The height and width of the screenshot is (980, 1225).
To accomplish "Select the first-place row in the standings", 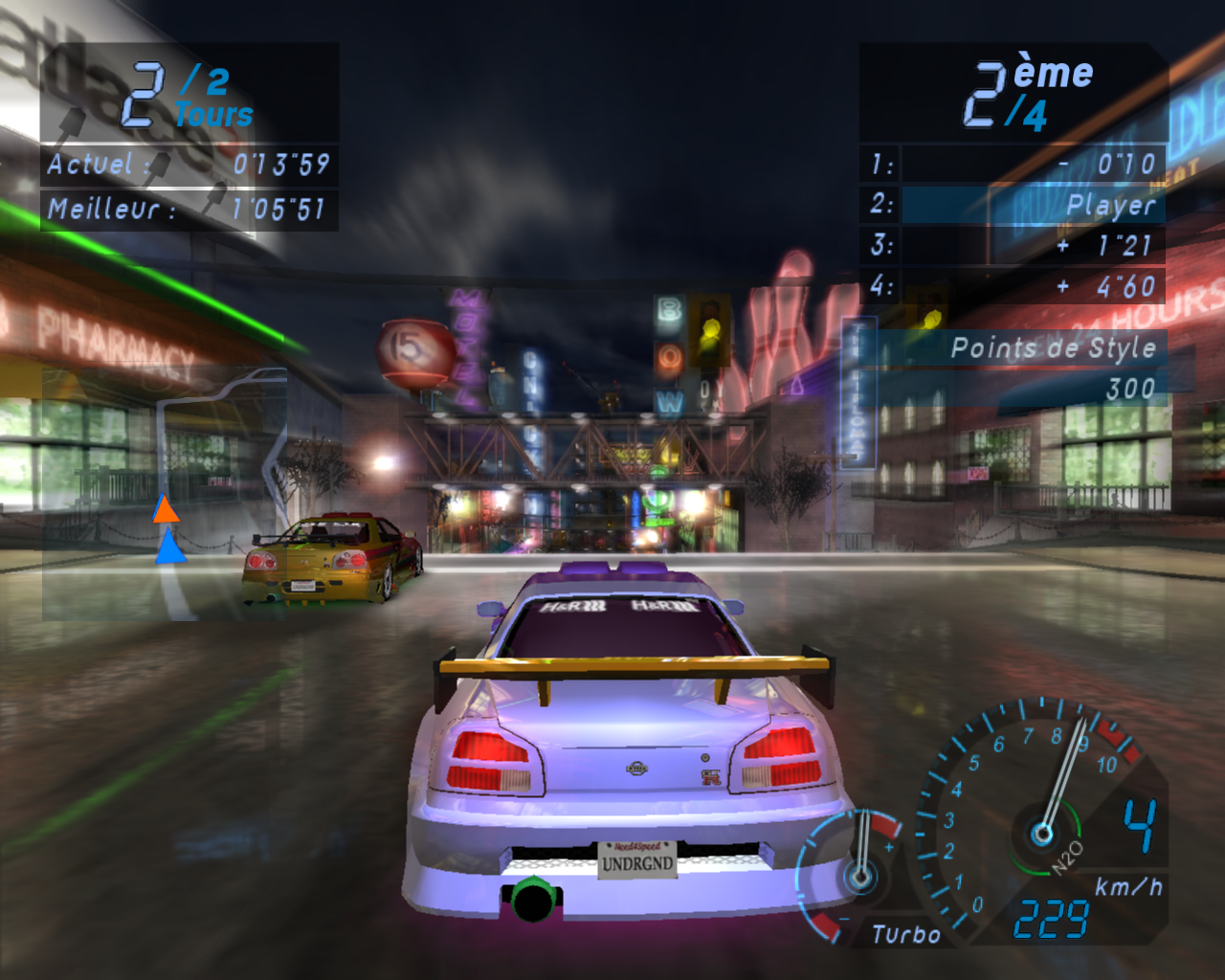I will [x=1014, y=164].
